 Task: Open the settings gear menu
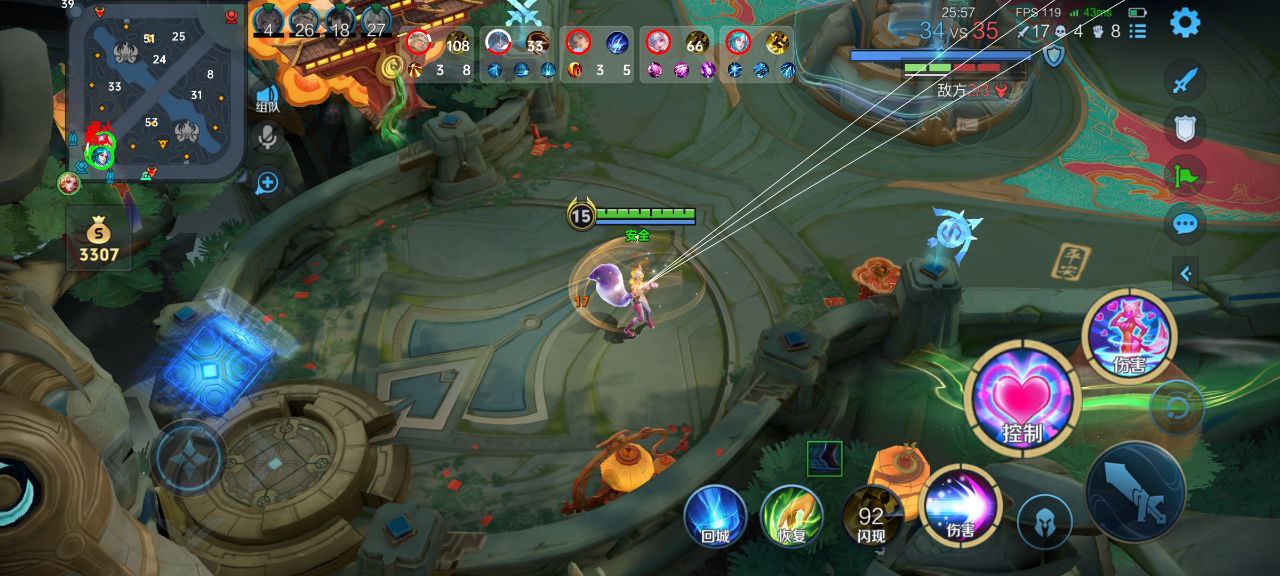1185,22
